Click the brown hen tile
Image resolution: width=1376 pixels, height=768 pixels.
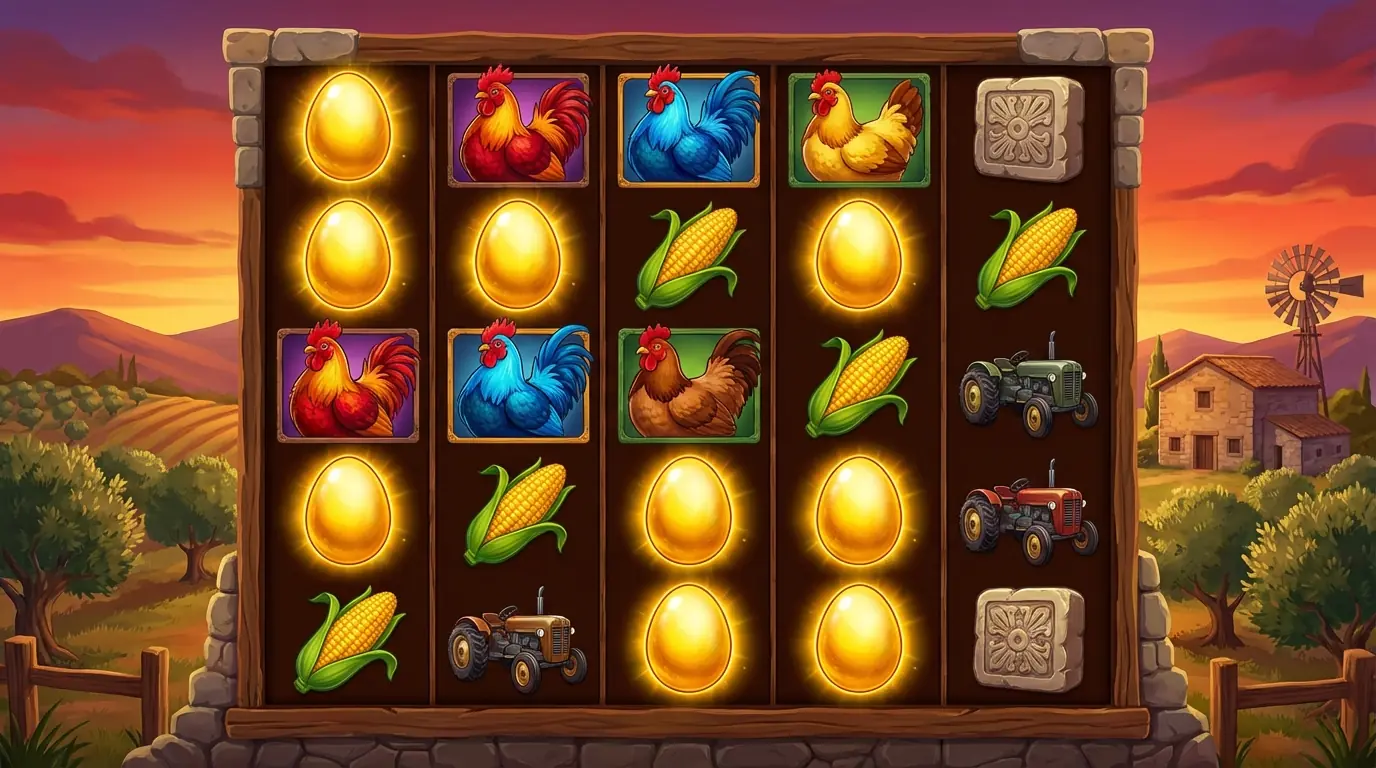click(689, 385)
